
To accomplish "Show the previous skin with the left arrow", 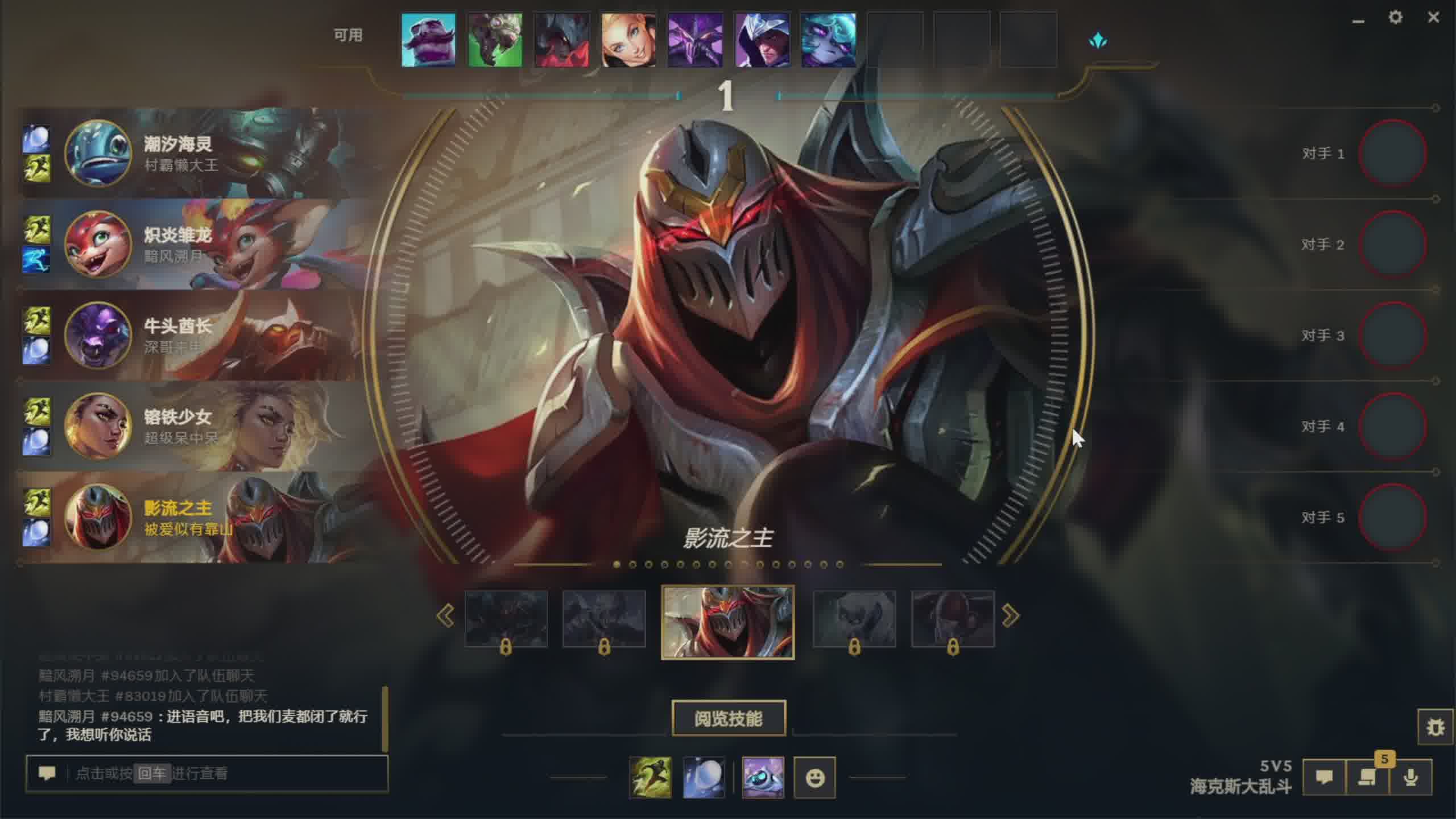I will (x=445, y=616).
